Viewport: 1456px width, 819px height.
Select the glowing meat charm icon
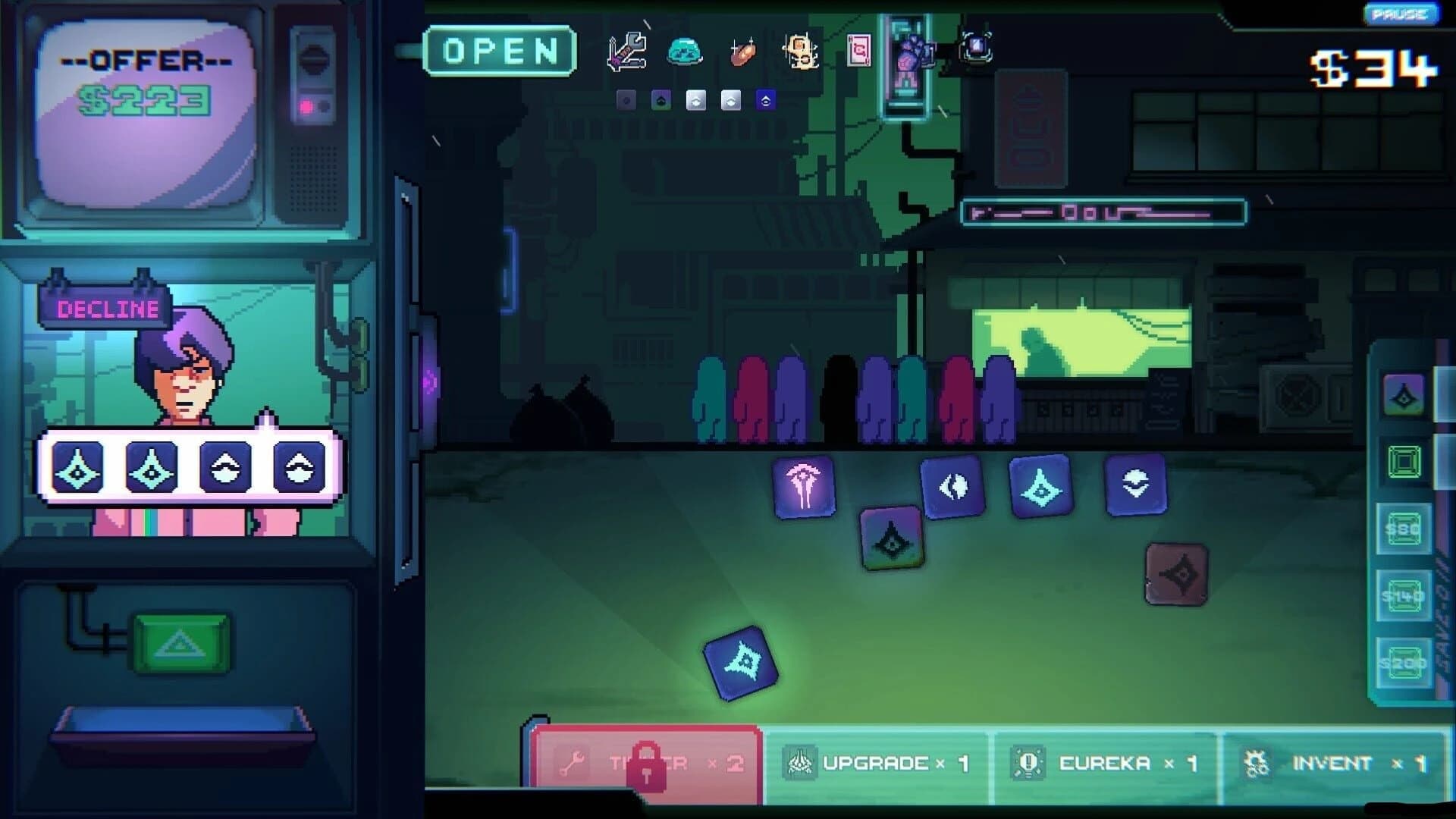(742, 53)
